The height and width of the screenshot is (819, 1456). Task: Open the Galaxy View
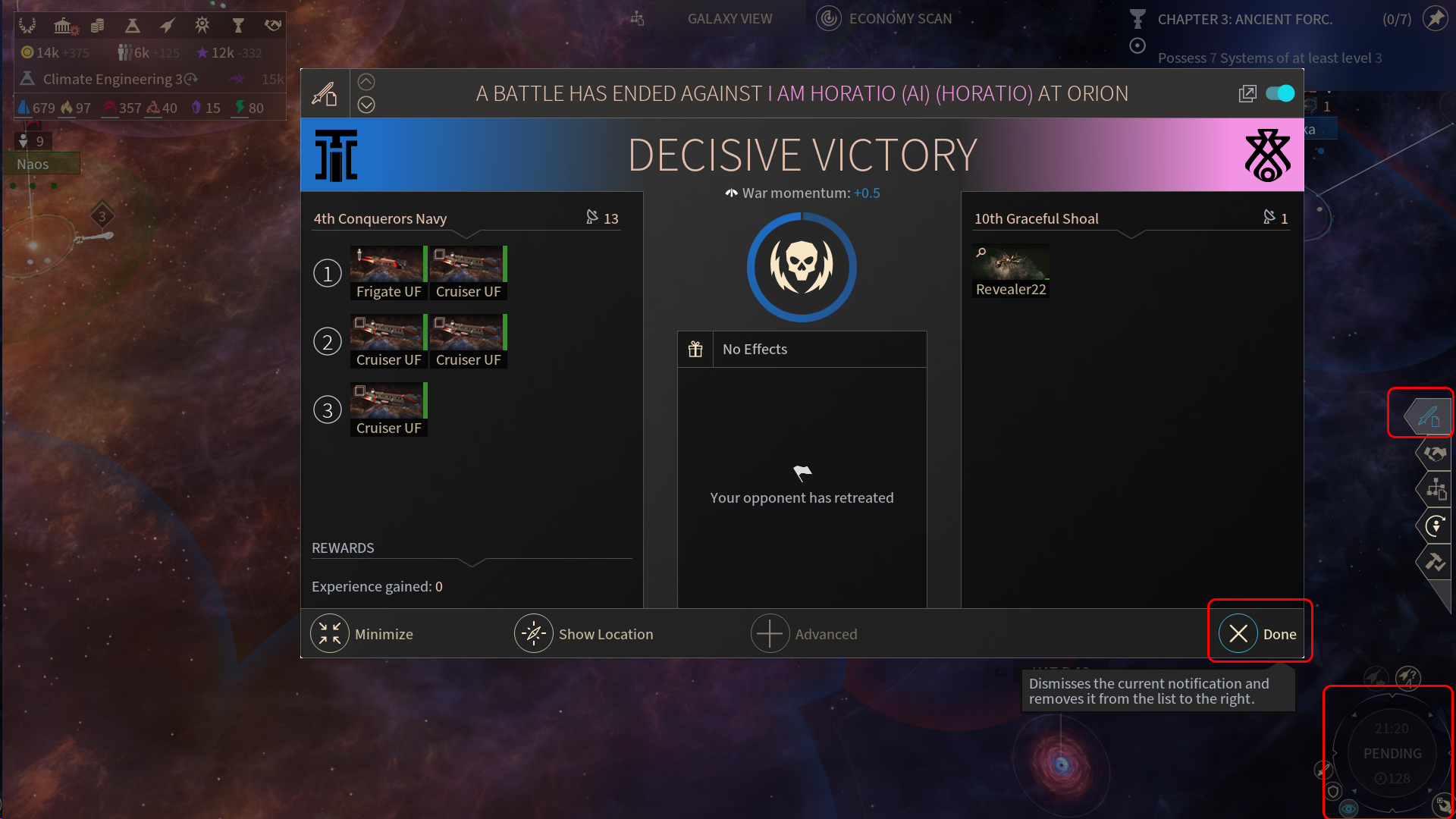[x=730, y=19]
